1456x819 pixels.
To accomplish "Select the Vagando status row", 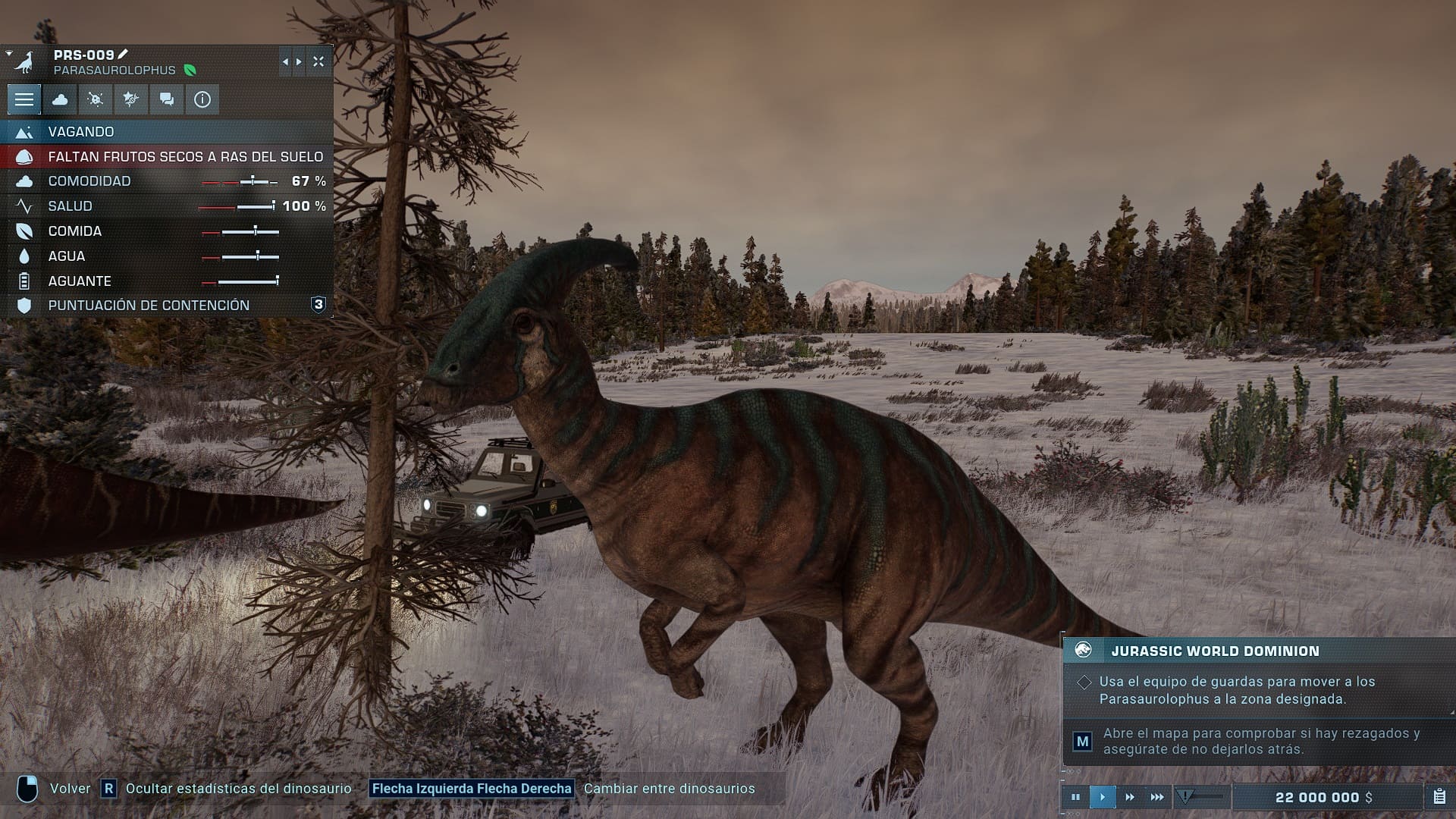I will click(x=167, y=132).
